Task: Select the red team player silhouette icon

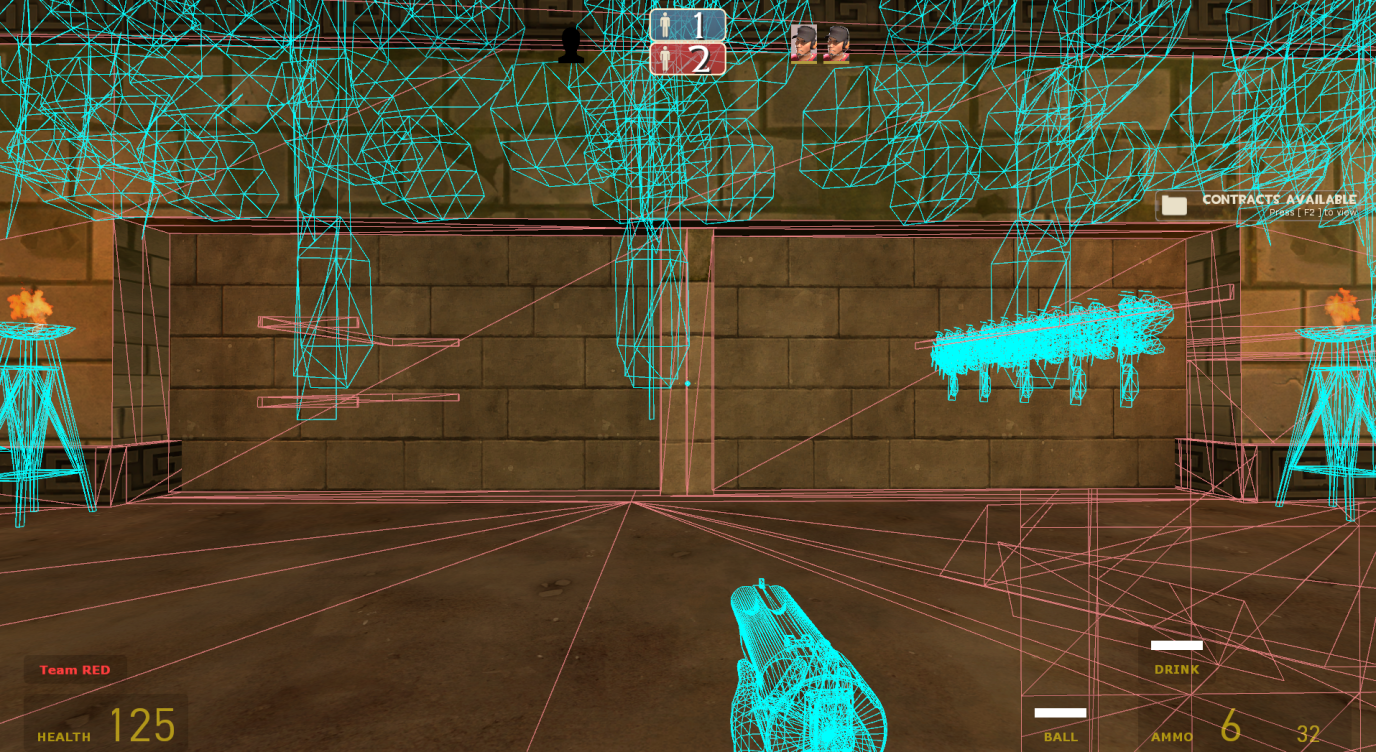Action: pyautogui.click(x=664, y=59)
